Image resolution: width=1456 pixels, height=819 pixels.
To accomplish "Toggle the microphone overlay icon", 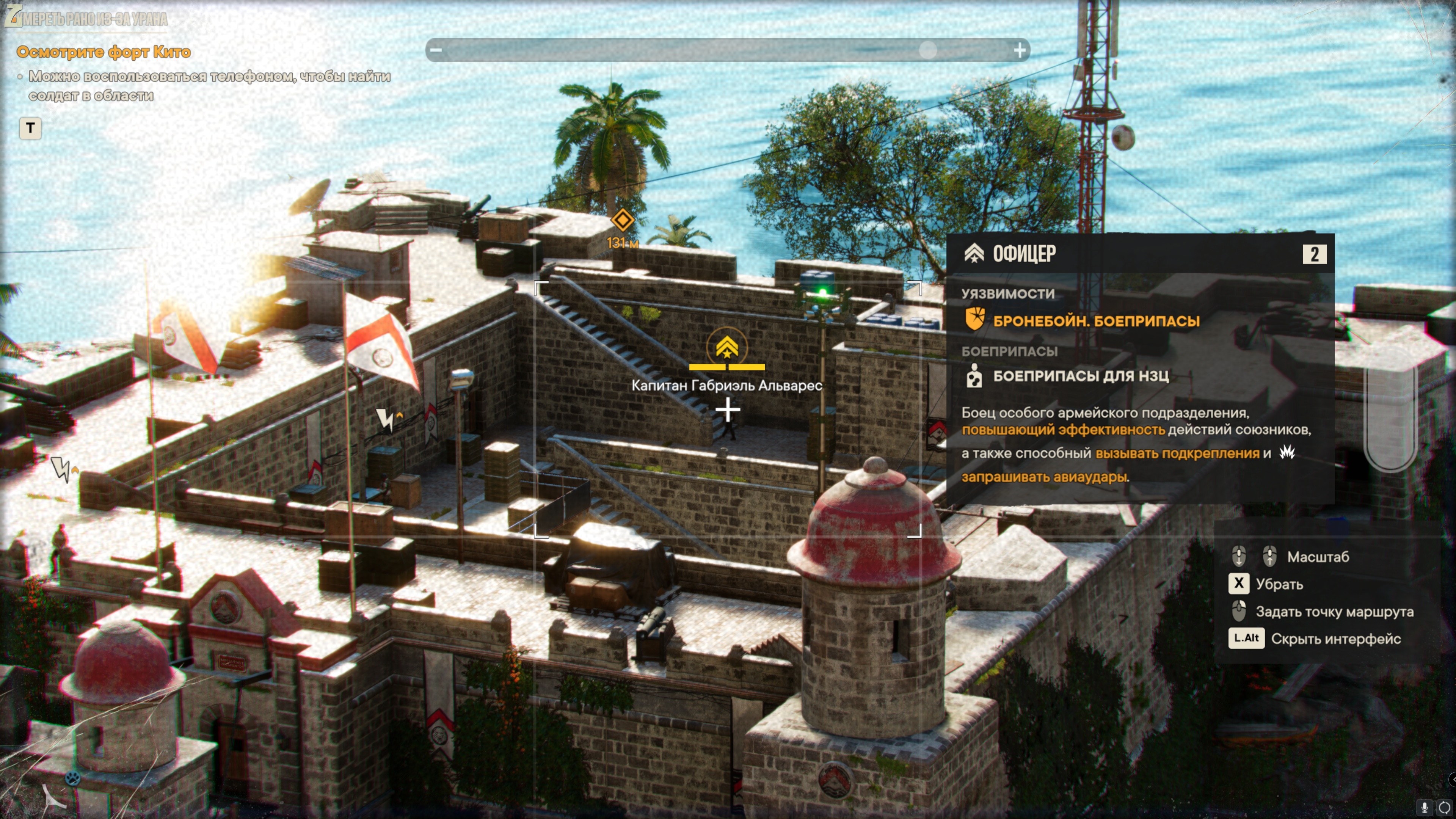I will (x=1425, y=807).
